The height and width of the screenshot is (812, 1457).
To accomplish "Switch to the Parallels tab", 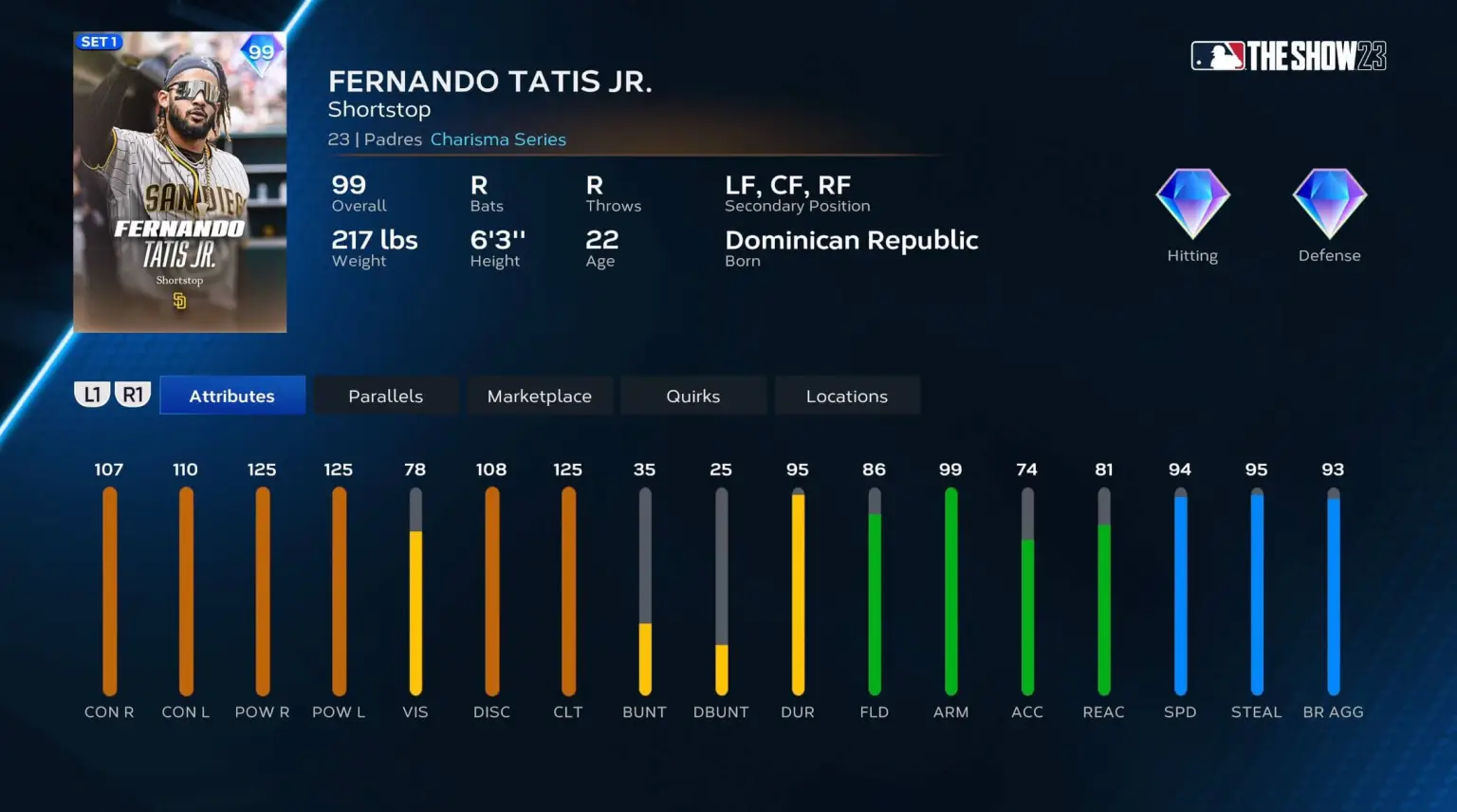I will [x=385, y=396].
